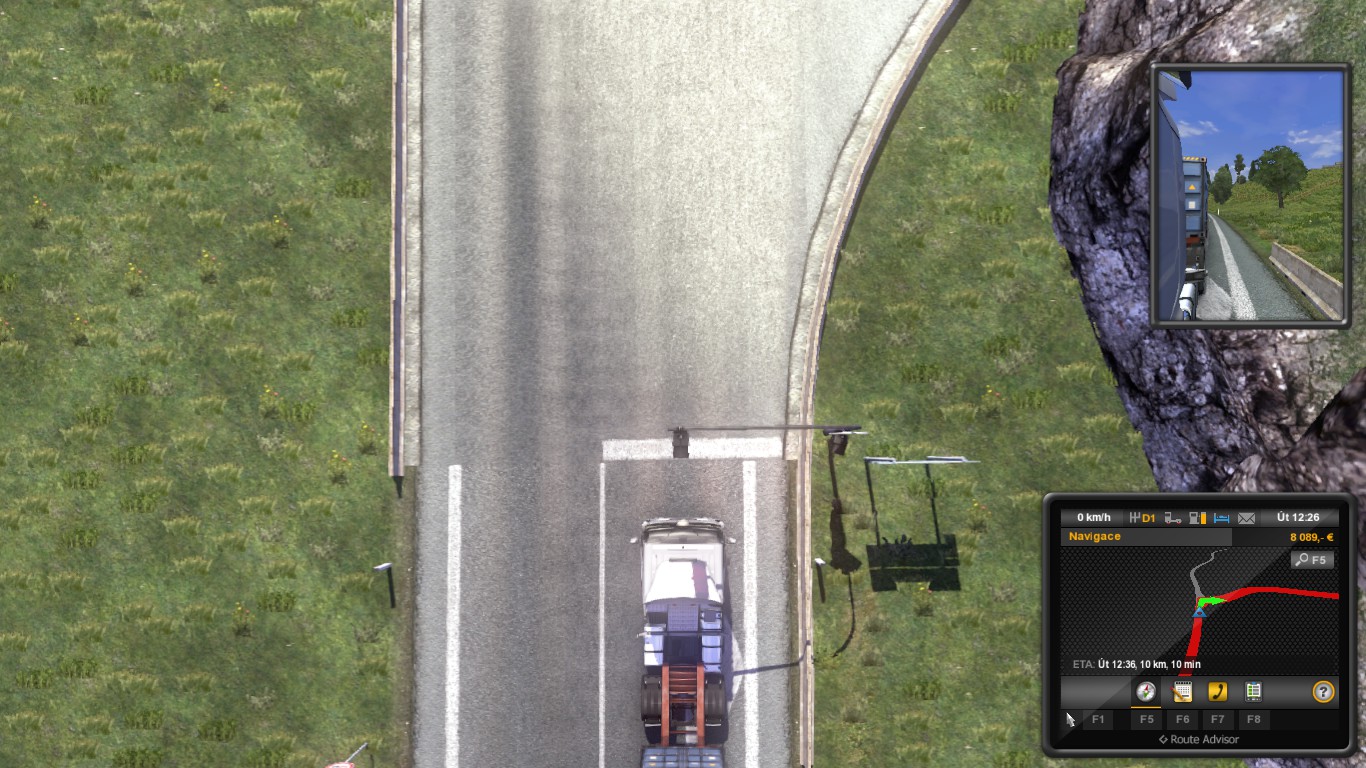Click the truck condition status icon

pos(1171,516)
